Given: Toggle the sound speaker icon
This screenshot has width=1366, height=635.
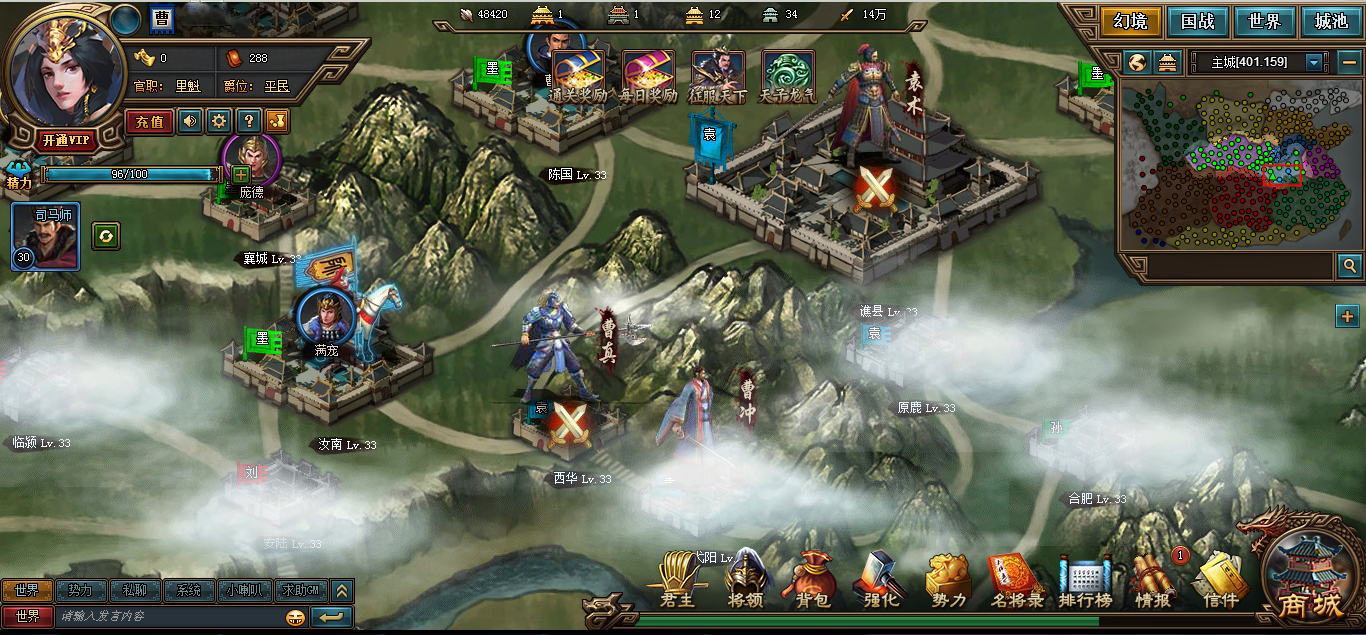Looking at the screenshot, I should click(x=189, y=122).
